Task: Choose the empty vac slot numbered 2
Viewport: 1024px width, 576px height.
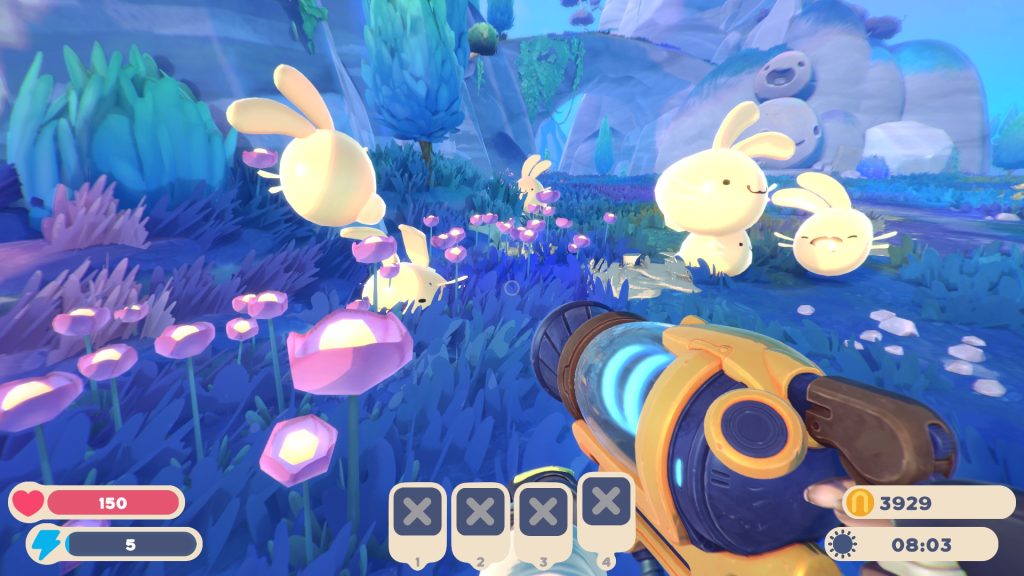Action: [x=481, y=514]
